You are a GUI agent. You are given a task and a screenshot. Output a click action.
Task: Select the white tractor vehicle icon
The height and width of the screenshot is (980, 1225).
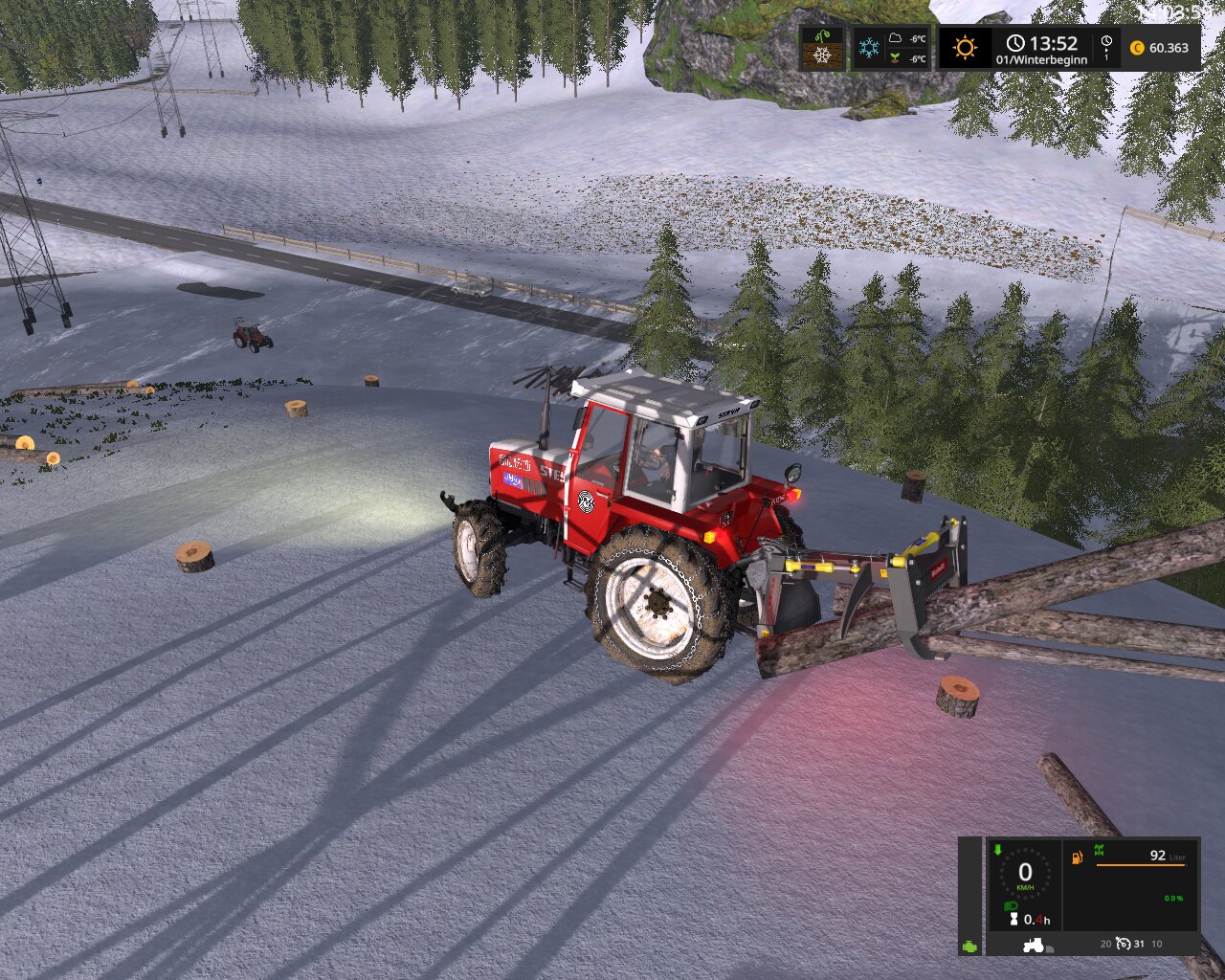click(x=1034, y=945)
